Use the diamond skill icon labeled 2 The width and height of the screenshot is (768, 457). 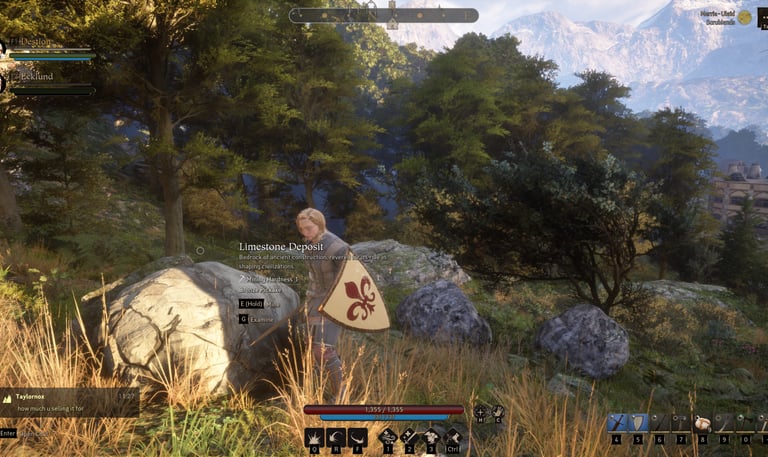coord(409,436)
